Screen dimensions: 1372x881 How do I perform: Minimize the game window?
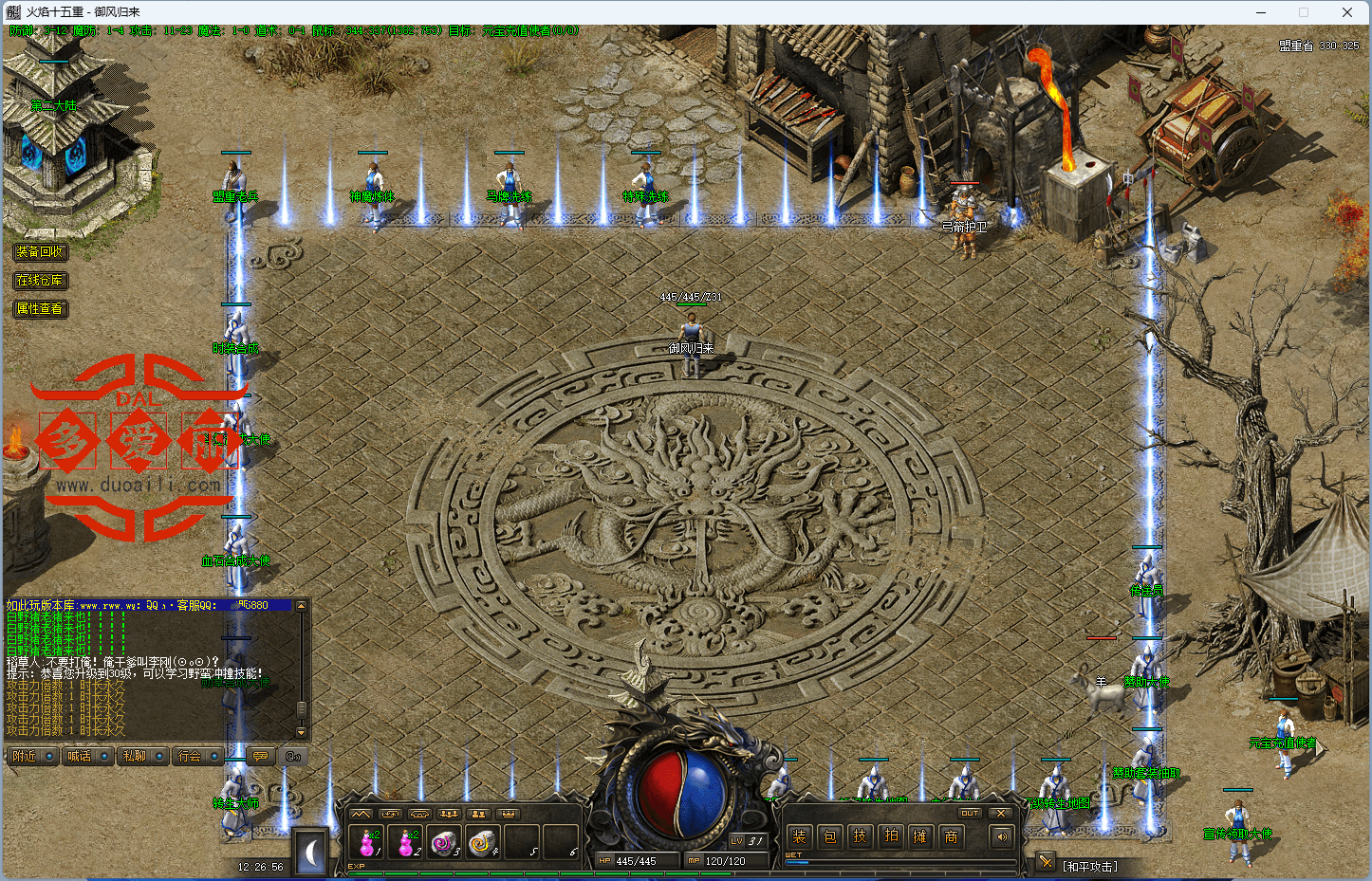pos(1261,12)
